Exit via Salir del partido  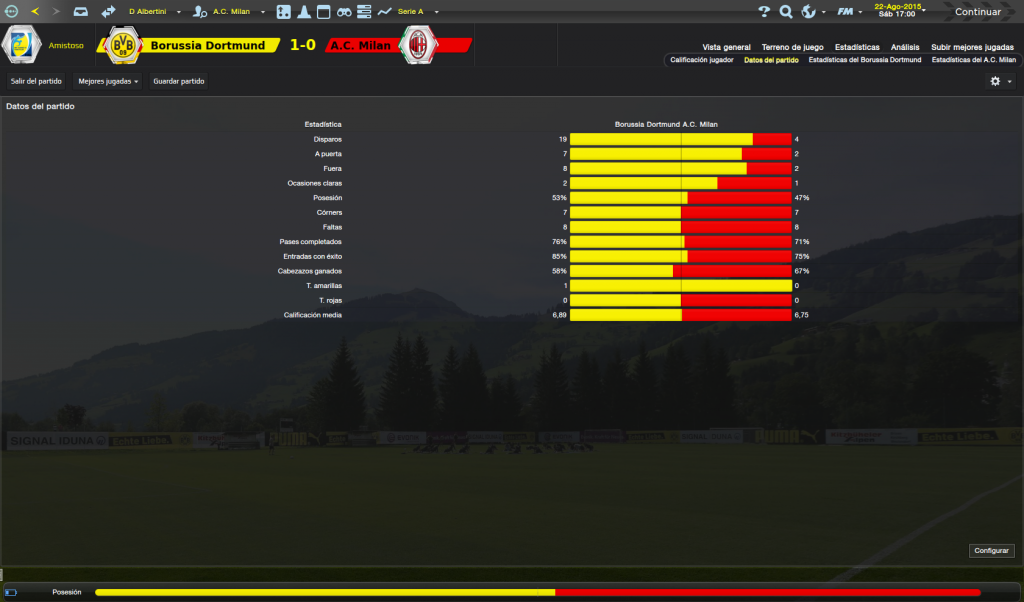pyautogui.click(x=36, y=81)
